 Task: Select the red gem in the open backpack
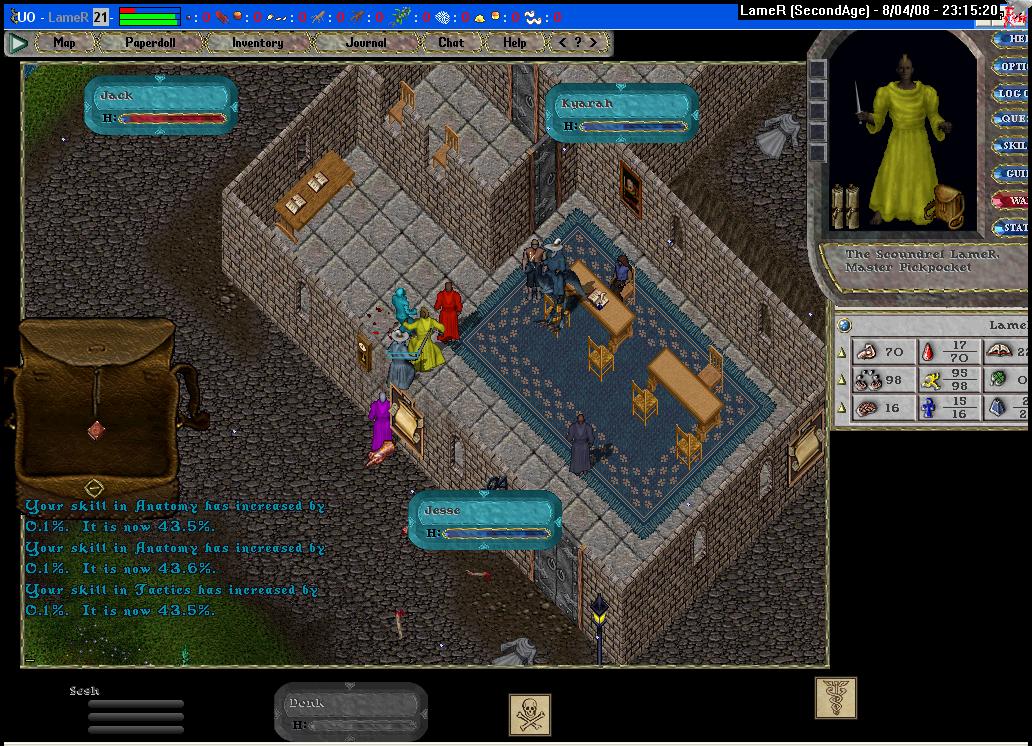pos(96,429)
